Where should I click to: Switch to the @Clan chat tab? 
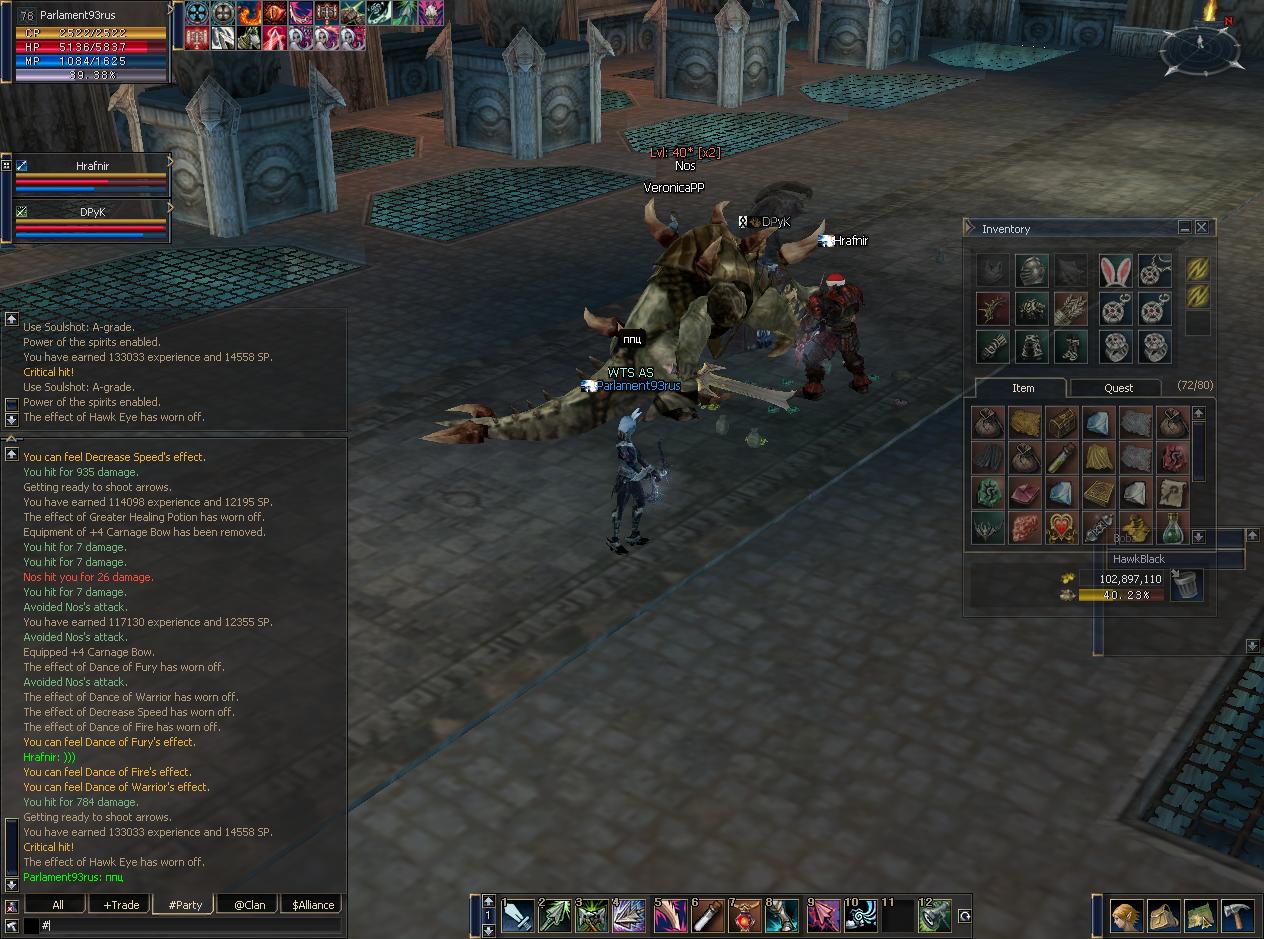tap(249, 905)
